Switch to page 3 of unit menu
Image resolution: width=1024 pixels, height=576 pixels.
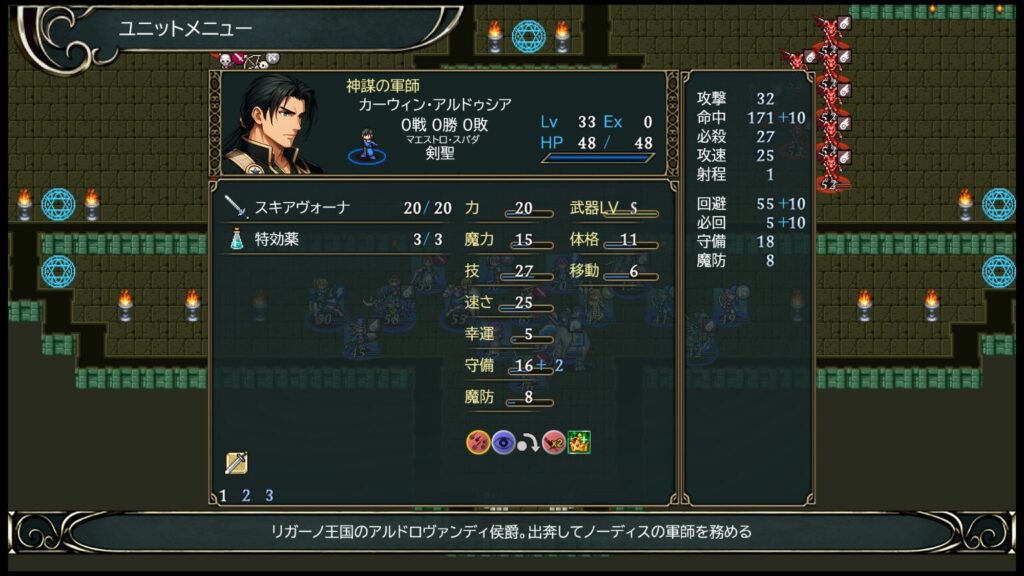coord(269,495)
